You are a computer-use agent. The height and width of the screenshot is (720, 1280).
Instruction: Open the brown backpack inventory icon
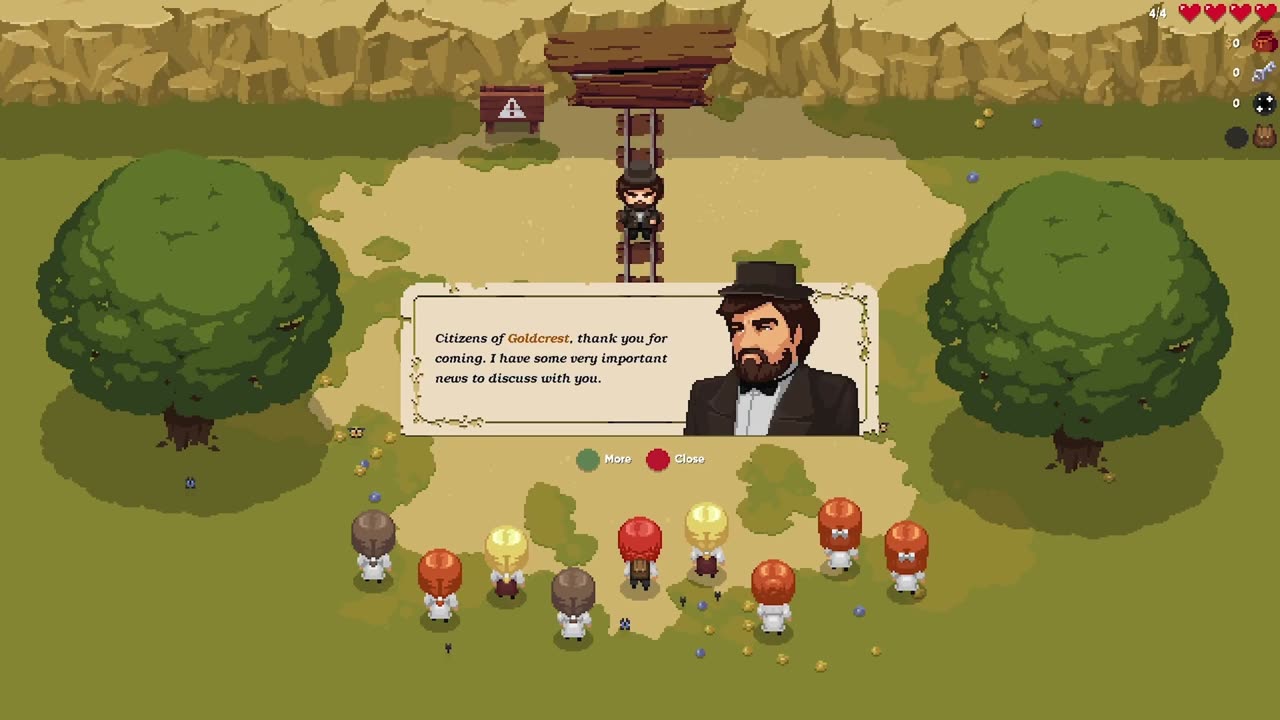[1264, 137]
